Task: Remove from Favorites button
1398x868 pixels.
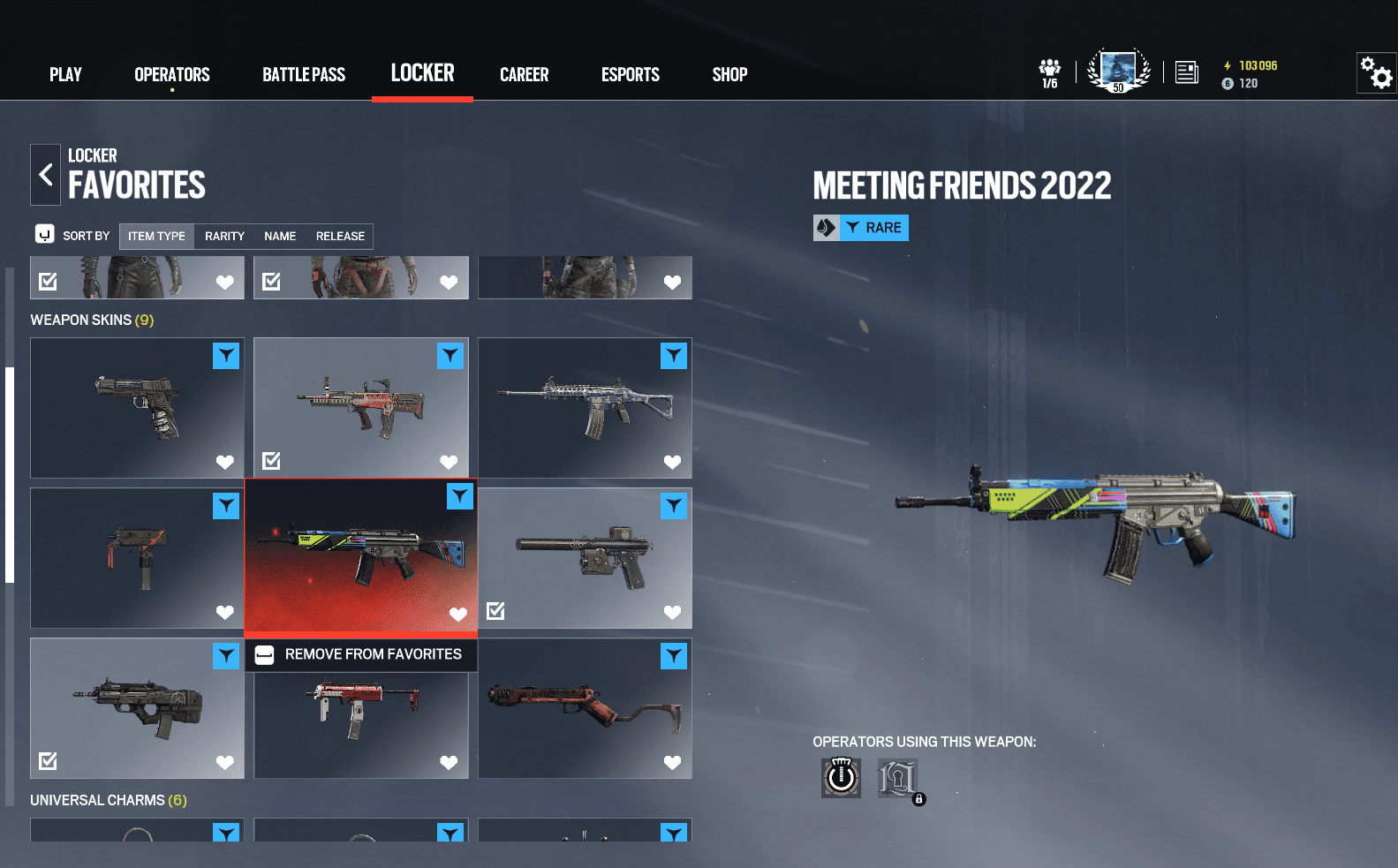Action: (361, 654)
